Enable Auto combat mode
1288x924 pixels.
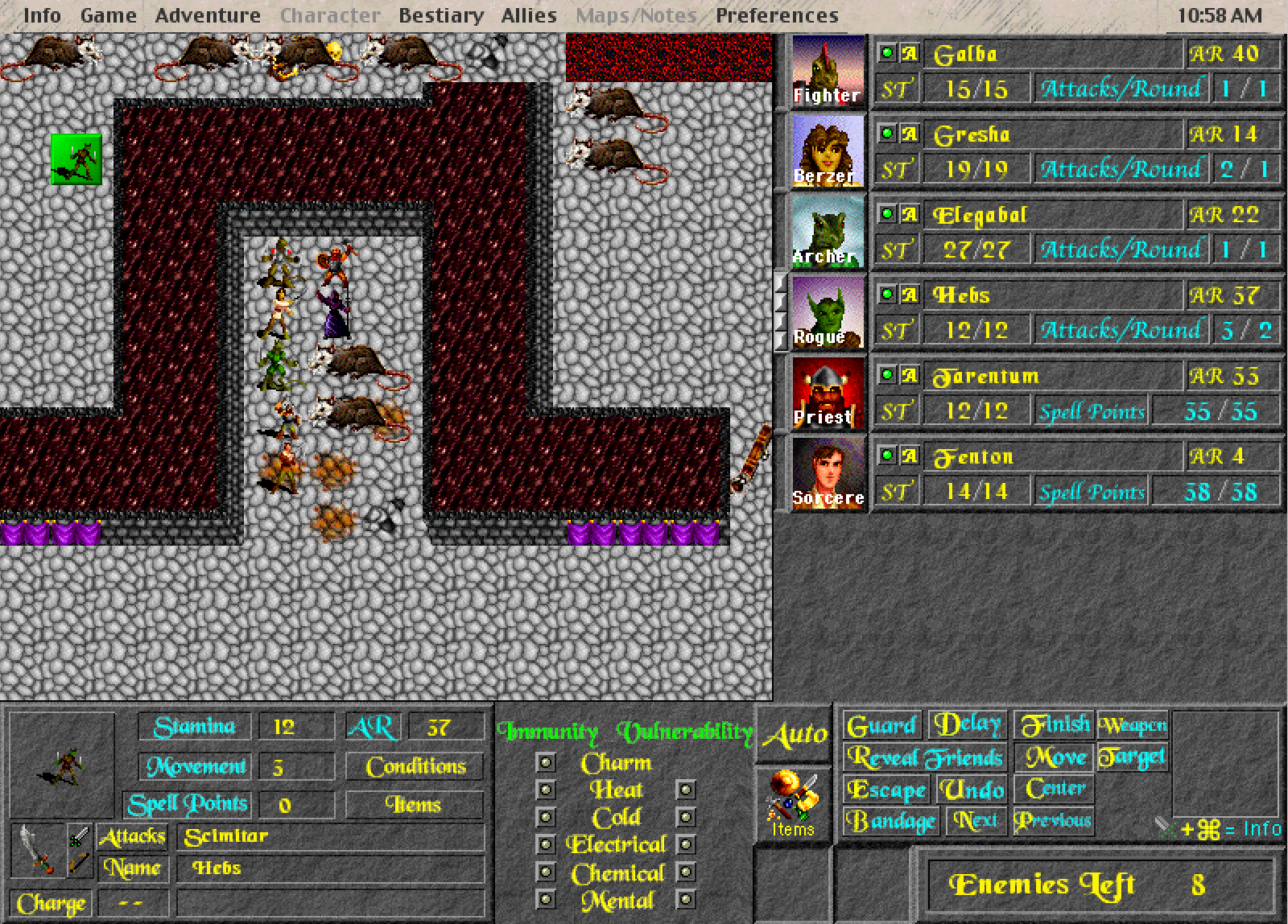tap(795, 734)
